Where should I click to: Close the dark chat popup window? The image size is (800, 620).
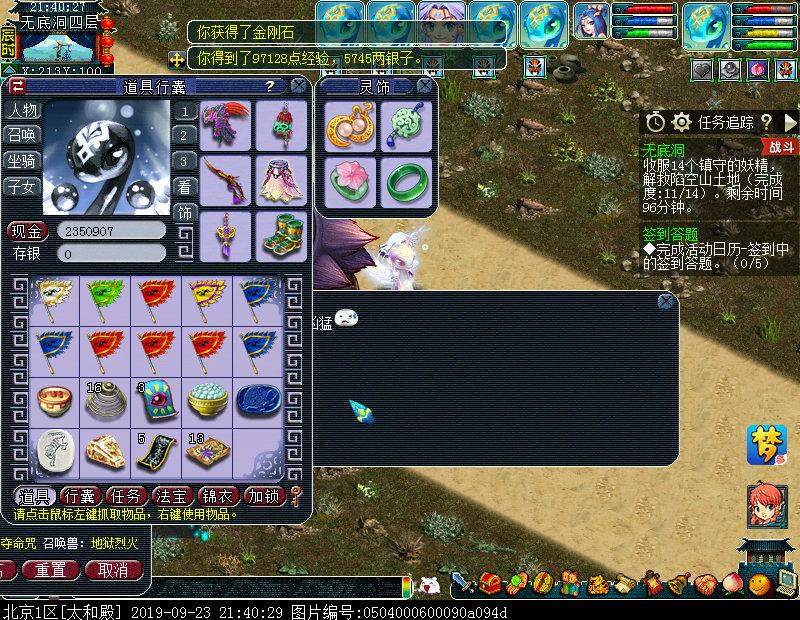pyautogui.click(x=666, y=301)
